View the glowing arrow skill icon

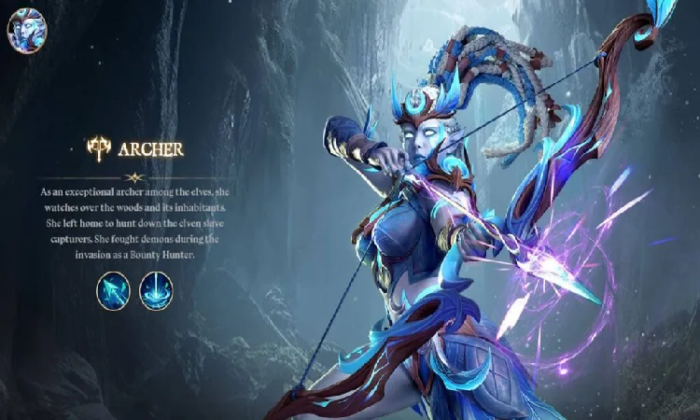click(x=113, y=290)
